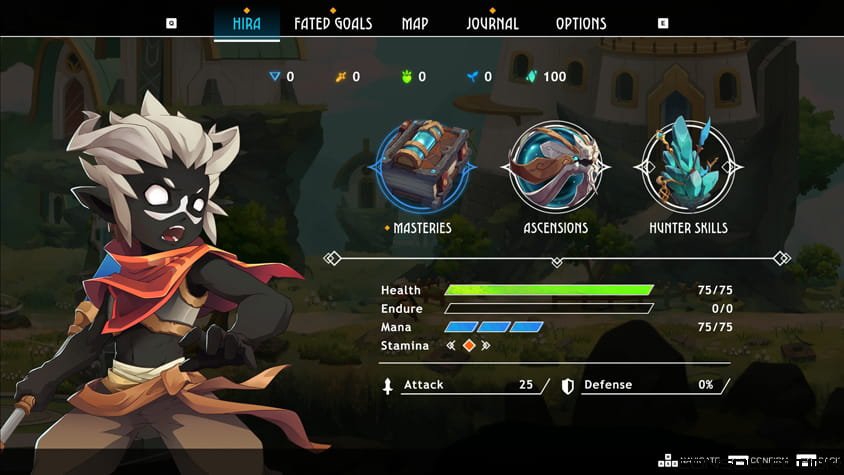Select the Masteries chest icon

[422, 164]
